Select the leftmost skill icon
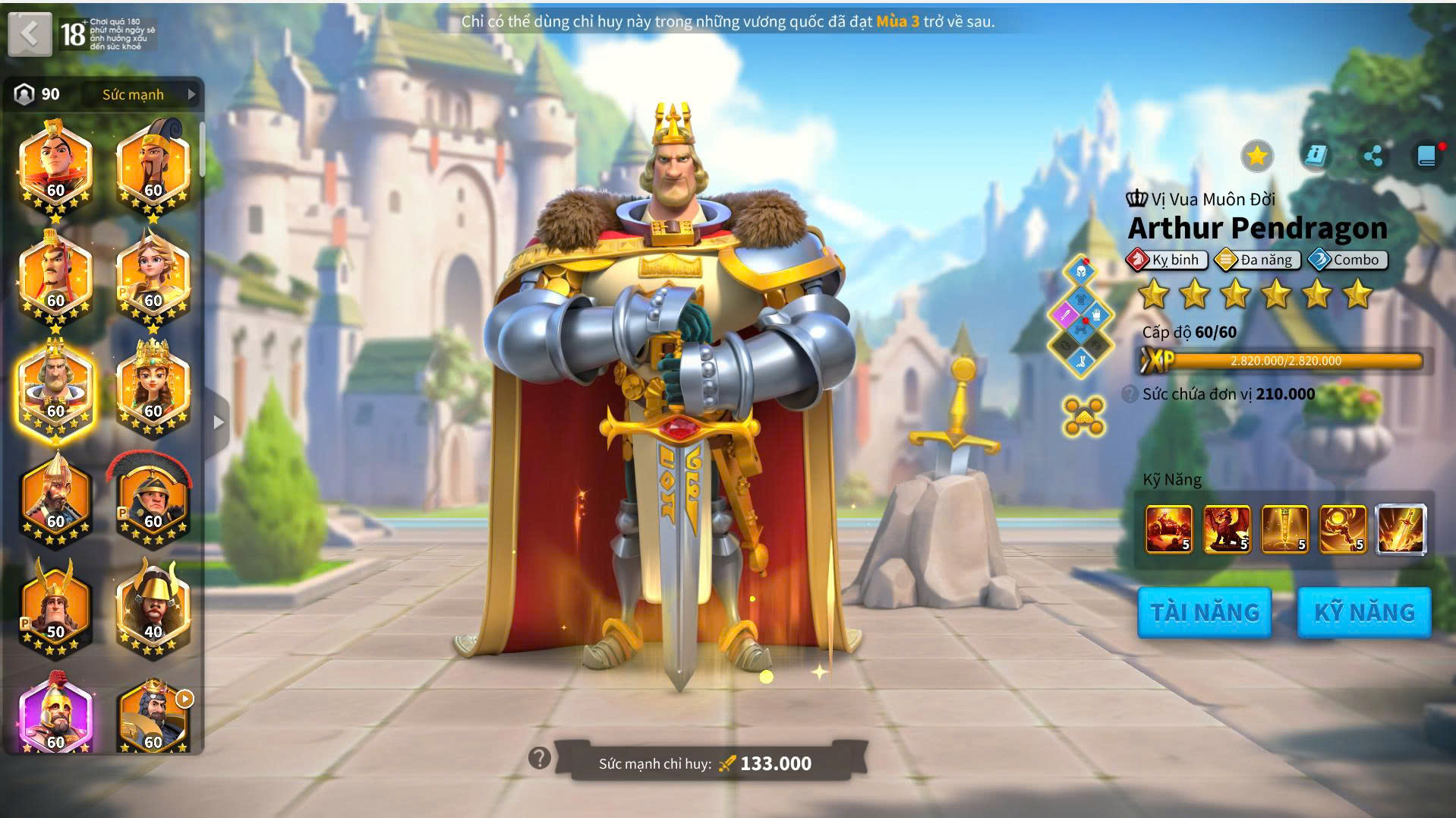 coord(1168,529)
